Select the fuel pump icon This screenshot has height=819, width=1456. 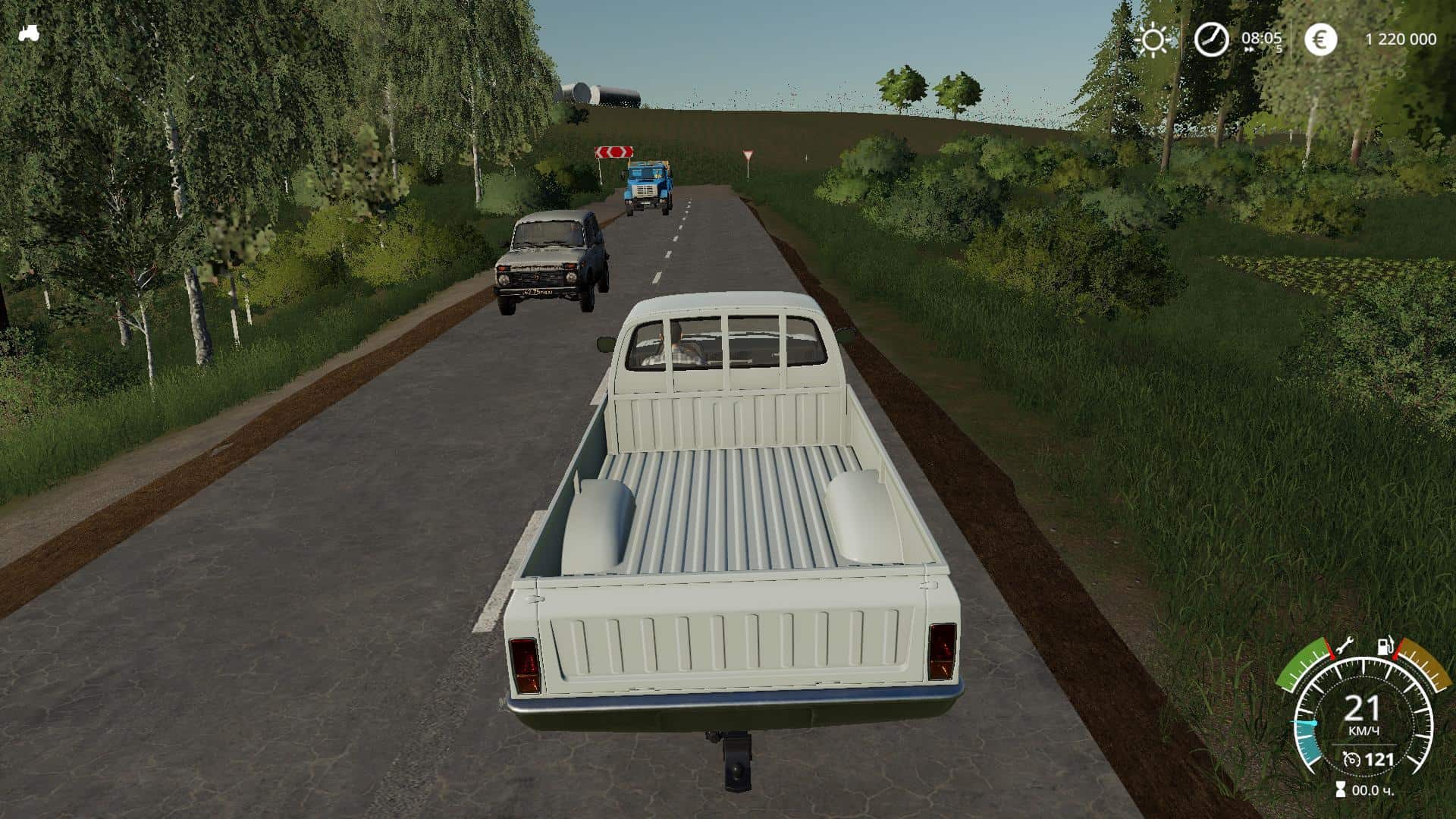[1385, 647]
